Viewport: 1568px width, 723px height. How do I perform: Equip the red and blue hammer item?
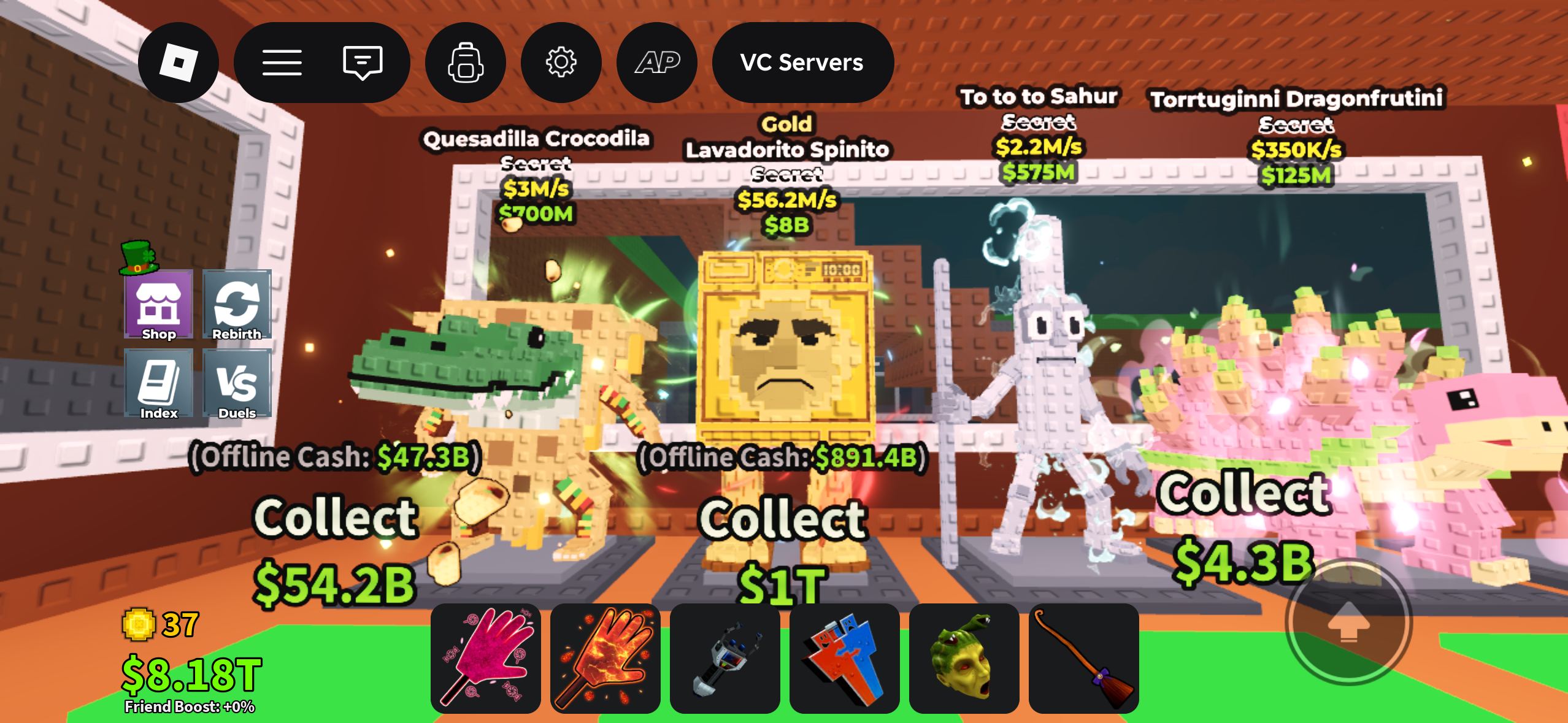845,658
